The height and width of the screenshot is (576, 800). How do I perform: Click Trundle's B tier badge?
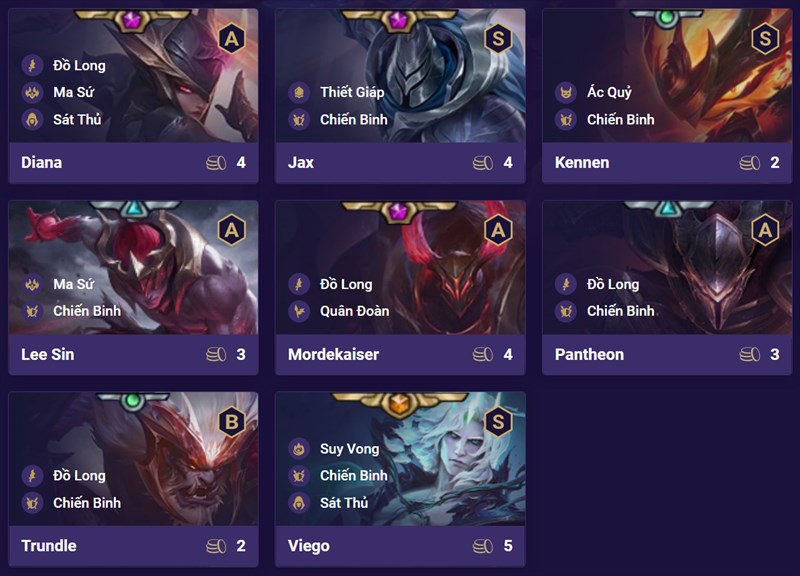tap(231, 422)
